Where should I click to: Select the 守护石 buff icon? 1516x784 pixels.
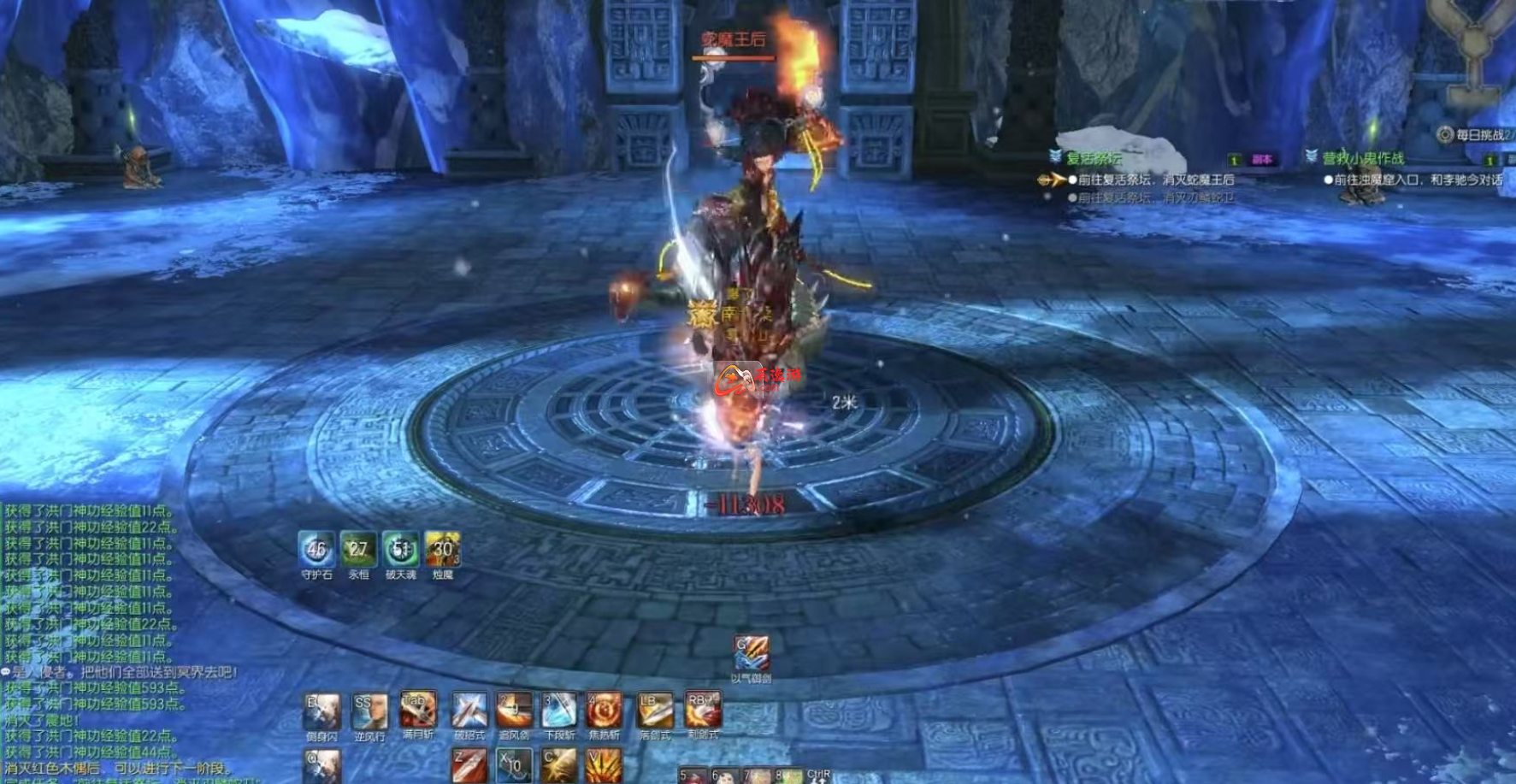point(316,550)
